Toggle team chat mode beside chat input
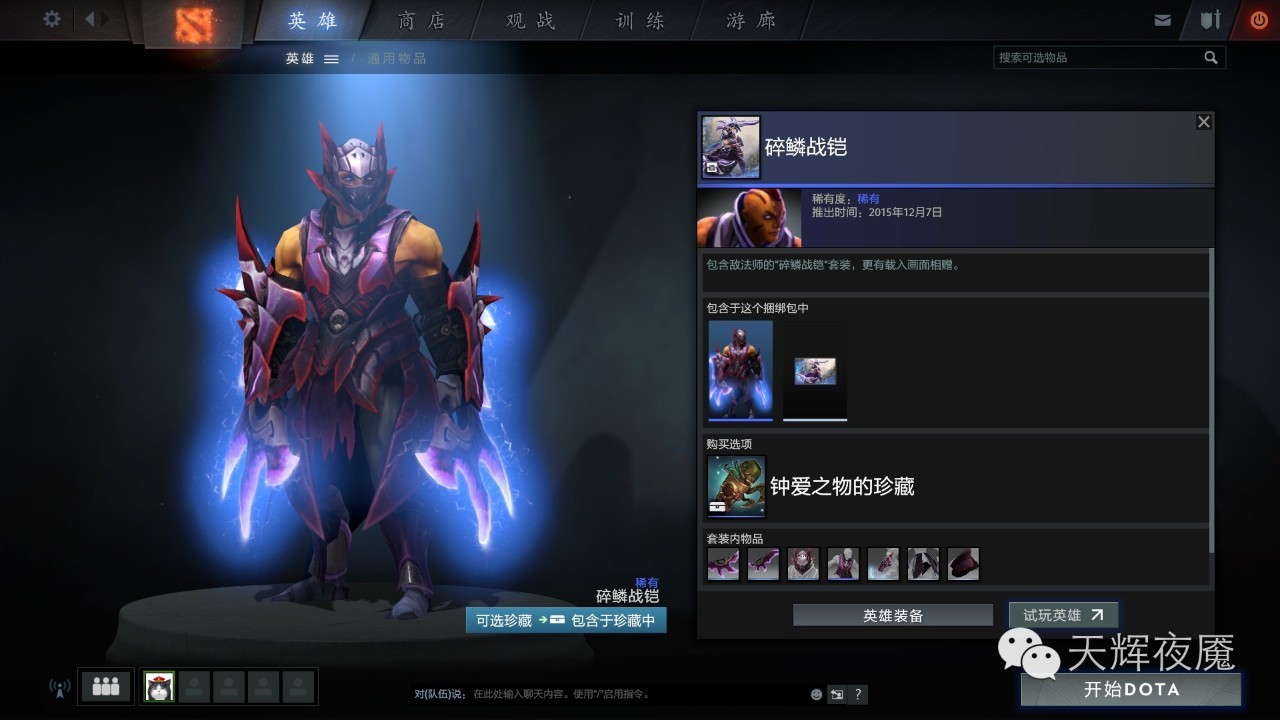The height and width of the screenshot is (720, 1280). (836, 694)
